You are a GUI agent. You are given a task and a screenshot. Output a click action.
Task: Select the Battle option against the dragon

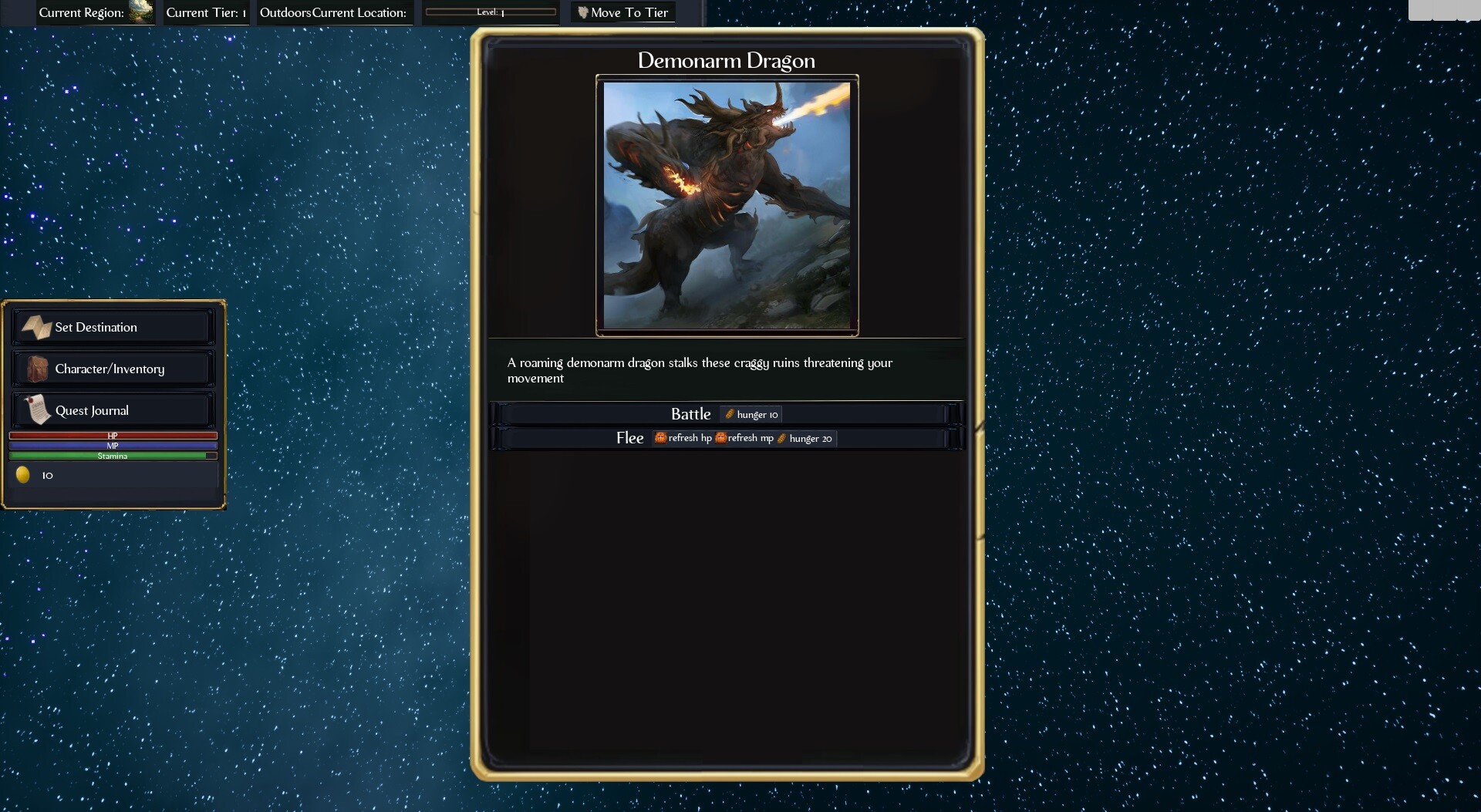(691, 414)
